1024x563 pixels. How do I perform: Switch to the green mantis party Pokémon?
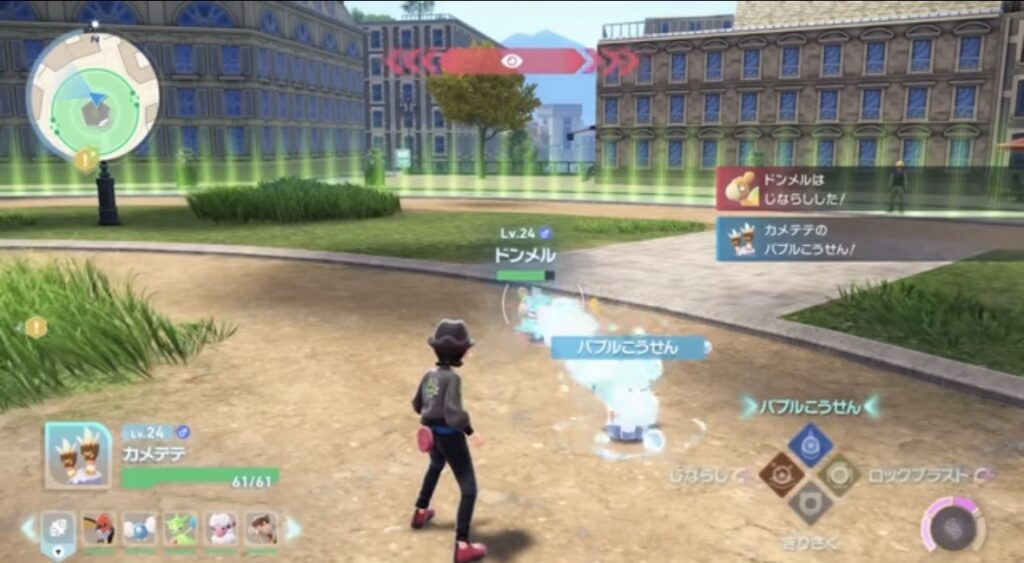tap(181, 528)
